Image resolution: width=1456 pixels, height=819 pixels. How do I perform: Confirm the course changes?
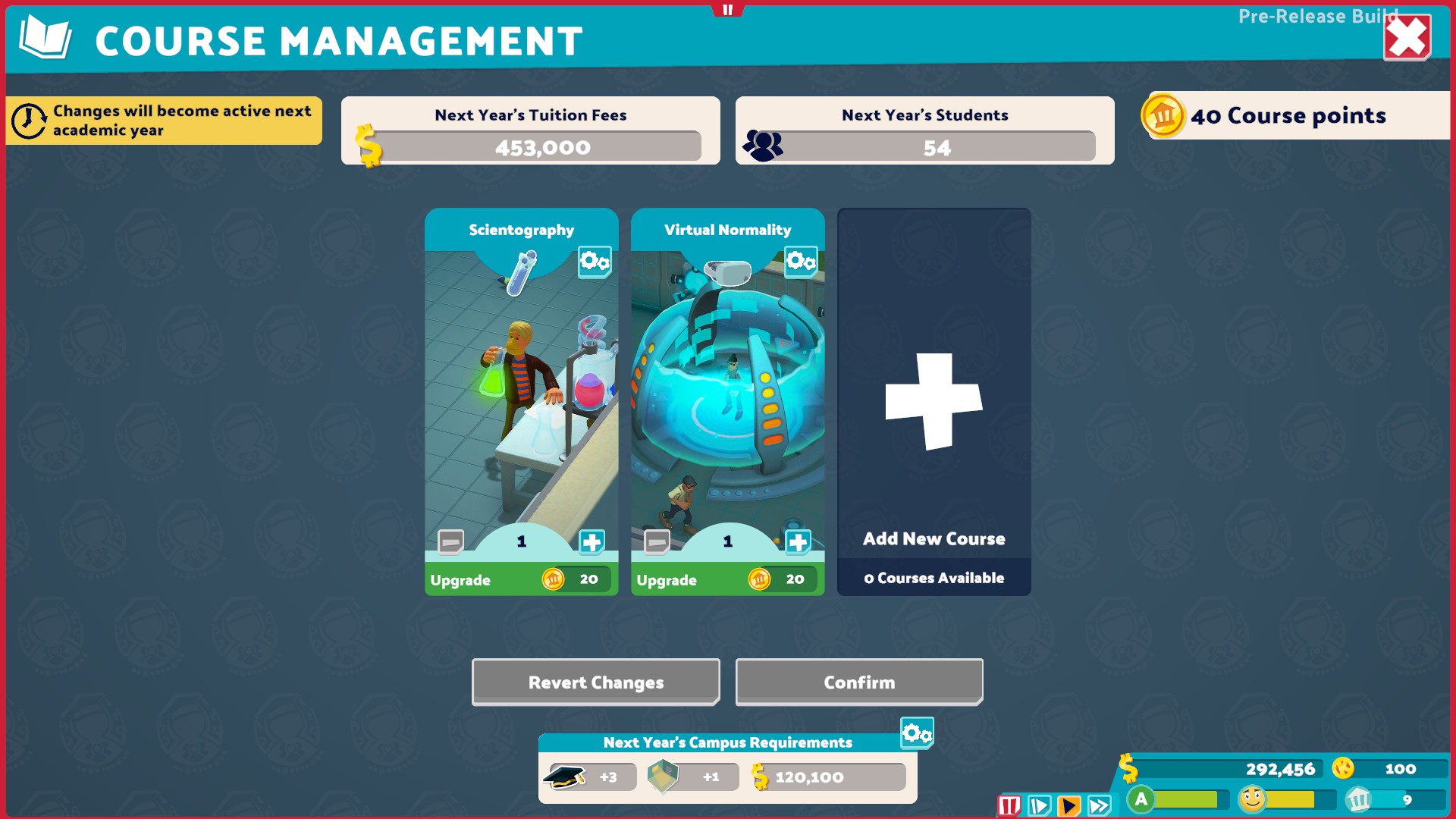coord(858,682)
